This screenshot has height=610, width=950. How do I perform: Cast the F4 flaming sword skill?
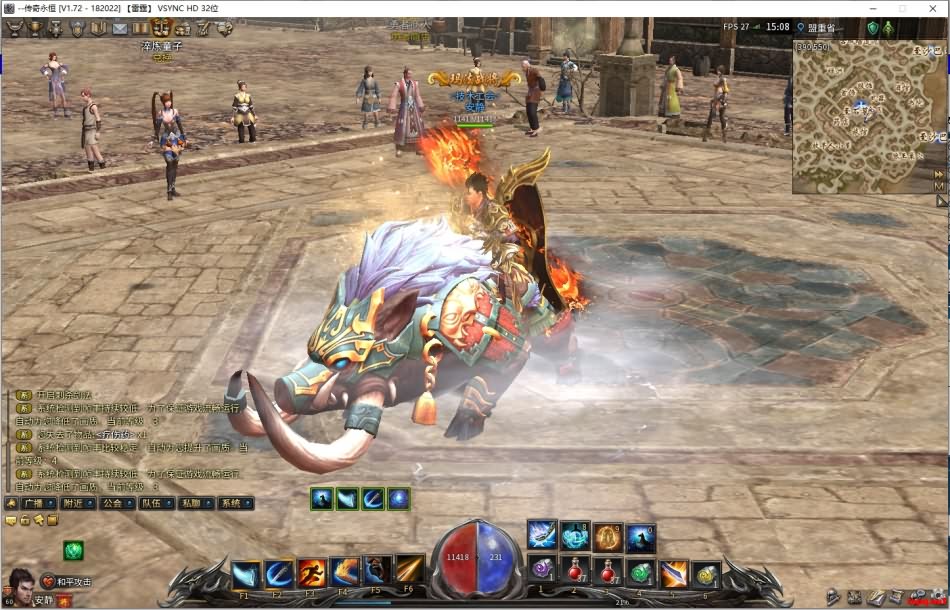coord(345,571)
